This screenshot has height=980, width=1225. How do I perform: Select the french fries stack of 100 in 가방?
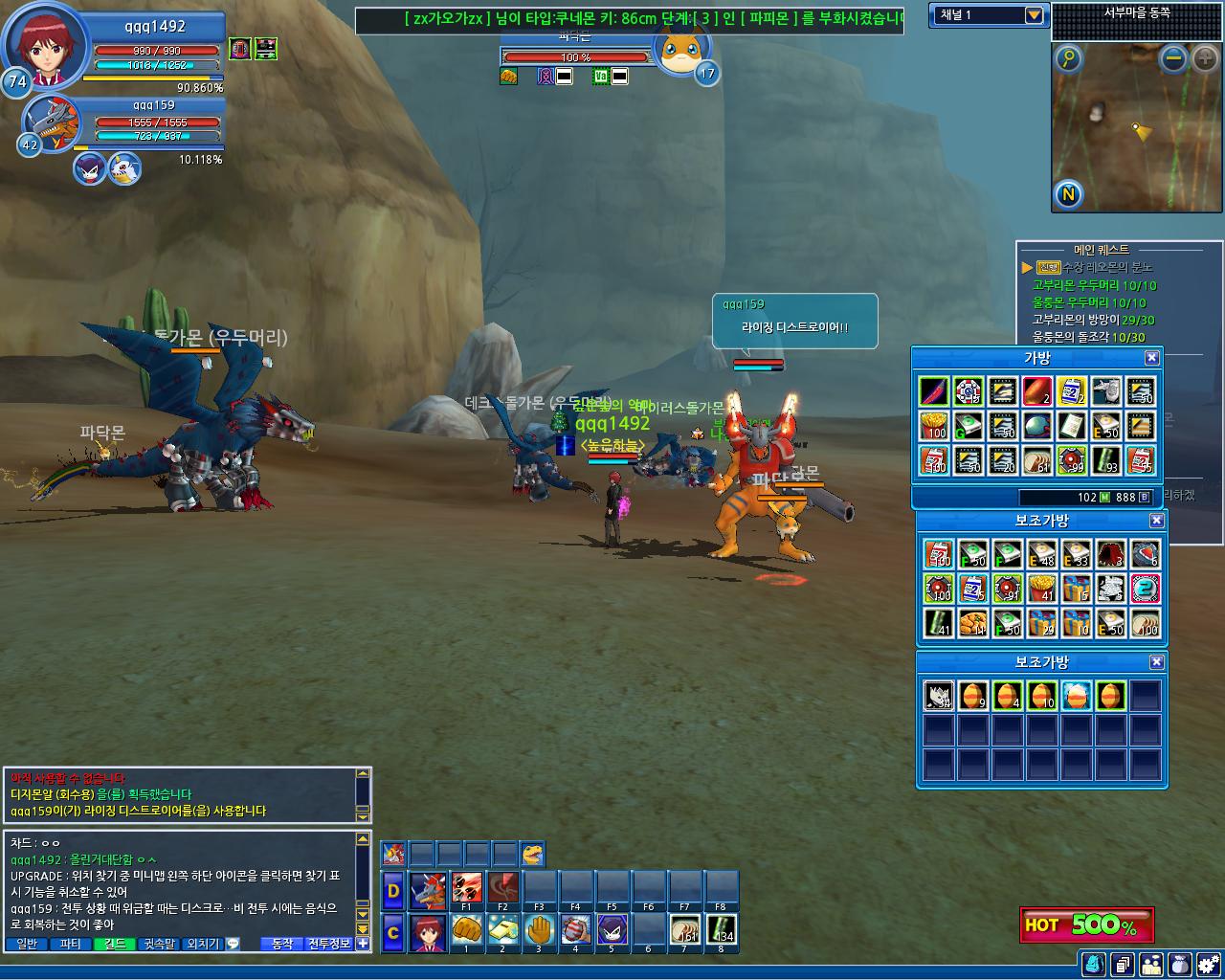pyautogui.click(x=934, y=426)
